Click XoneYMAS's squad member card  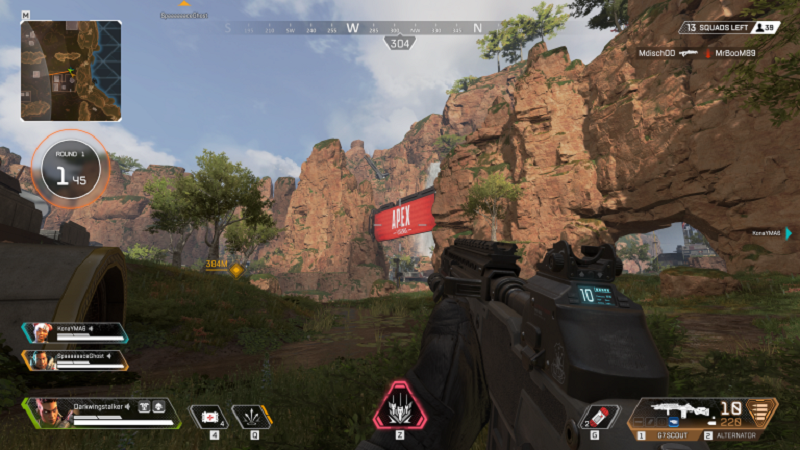coord(75,332)
